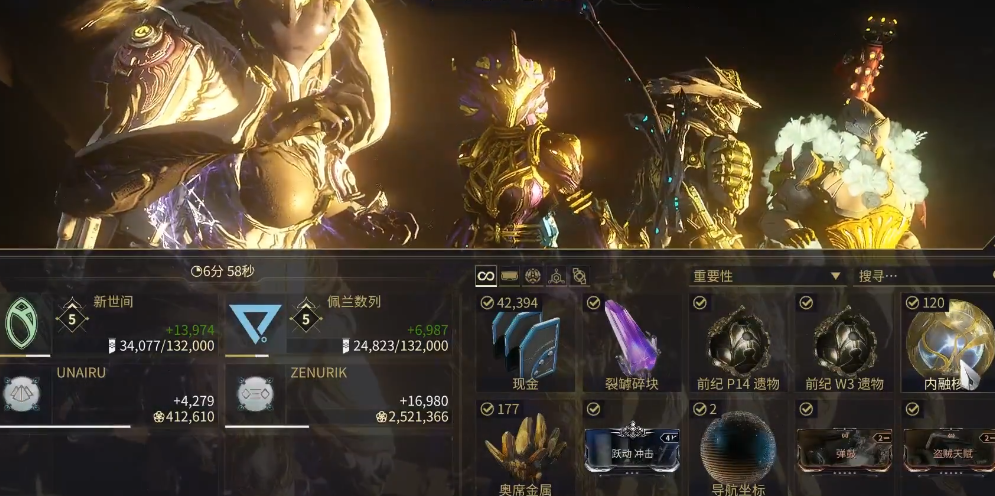Select the 跃动冲击 mod card
The width and height of the screenshot is (995, 496).
tap(631, 448)
